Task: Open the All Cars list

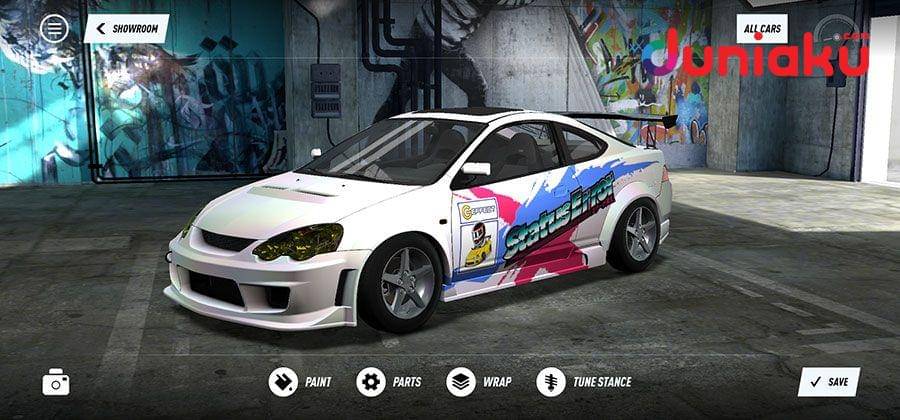Action: (x=762, y=28)
